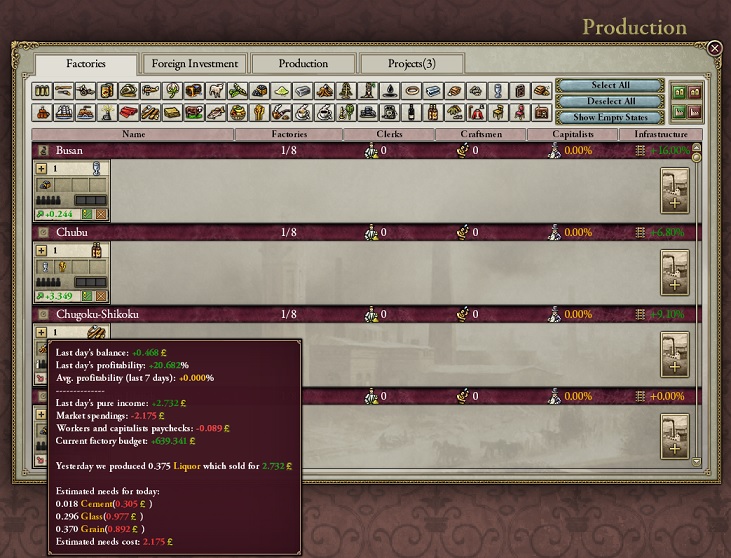Close the Production window
This screenshot has height=558, width=731.
point(714,48)
